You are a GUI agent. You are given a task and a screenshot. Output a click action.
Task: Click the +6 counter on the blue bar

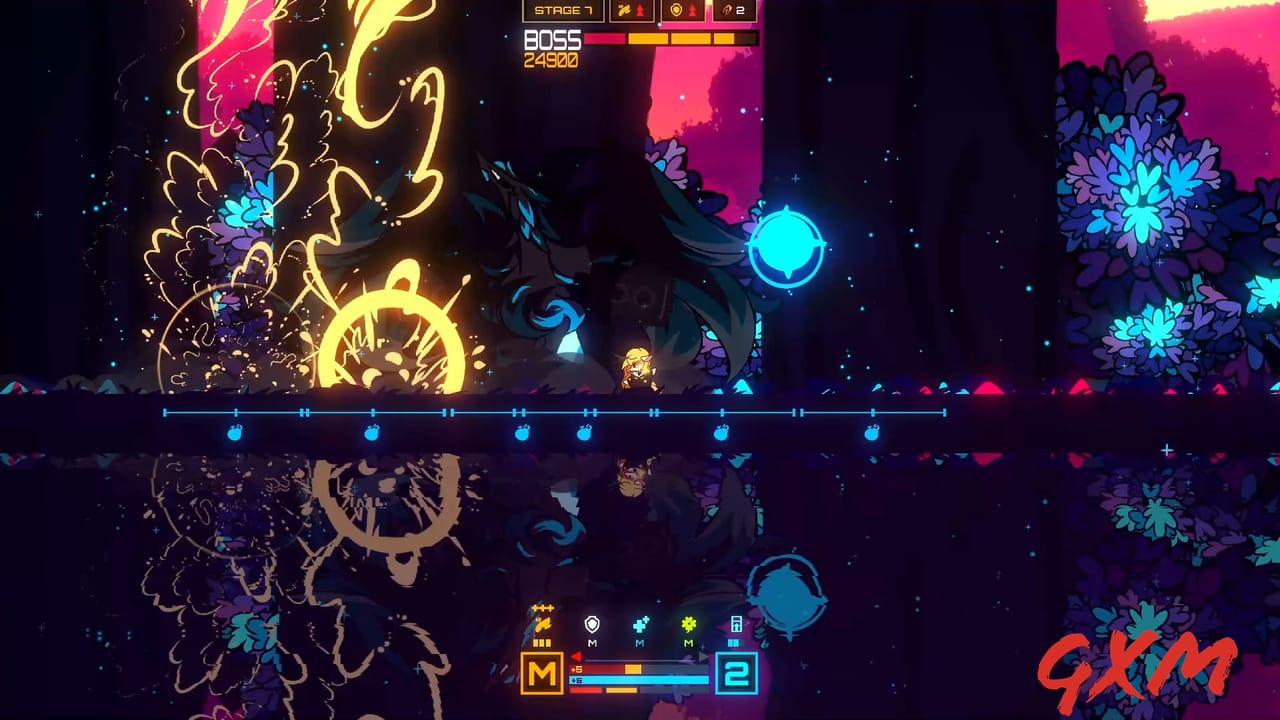(576, 679)
